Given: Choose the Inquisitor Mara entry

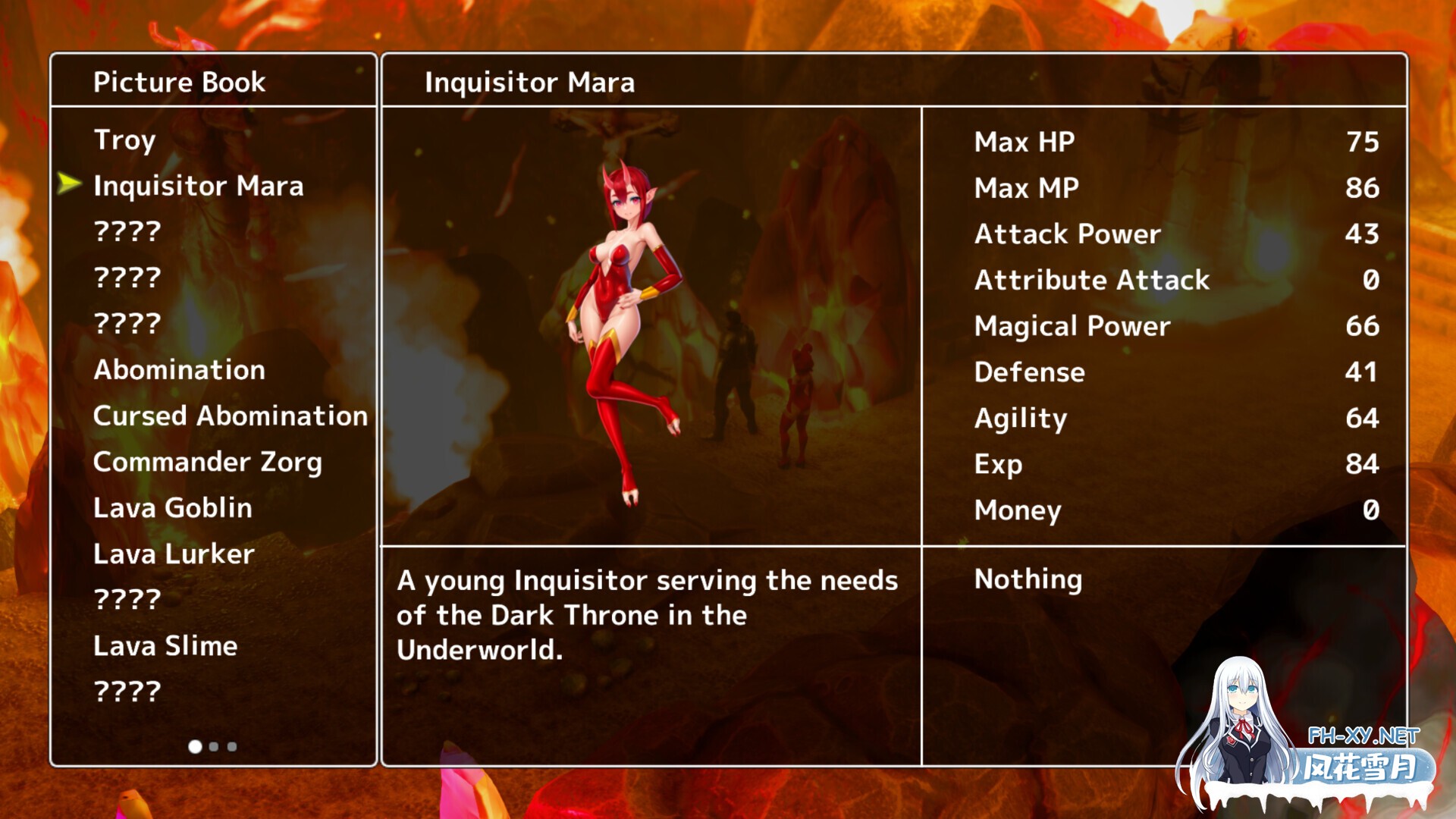Looking at the screenshot, I should 198,186.
